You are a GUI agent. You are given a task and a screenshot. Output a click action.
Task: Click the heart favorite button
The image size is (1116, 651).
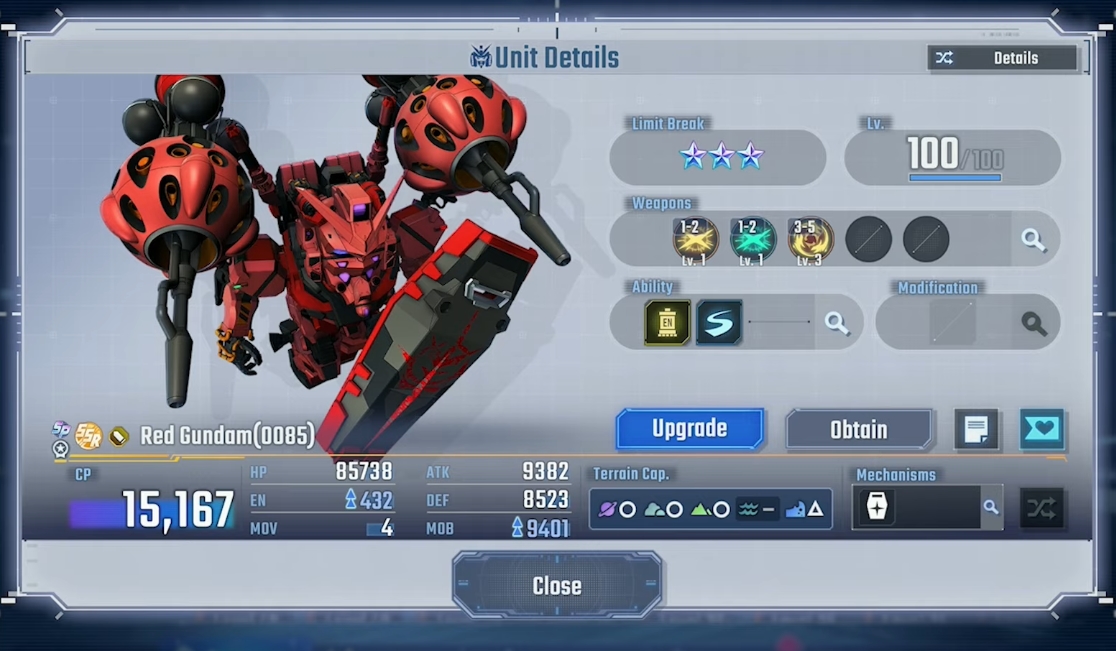pos(1041,430)
